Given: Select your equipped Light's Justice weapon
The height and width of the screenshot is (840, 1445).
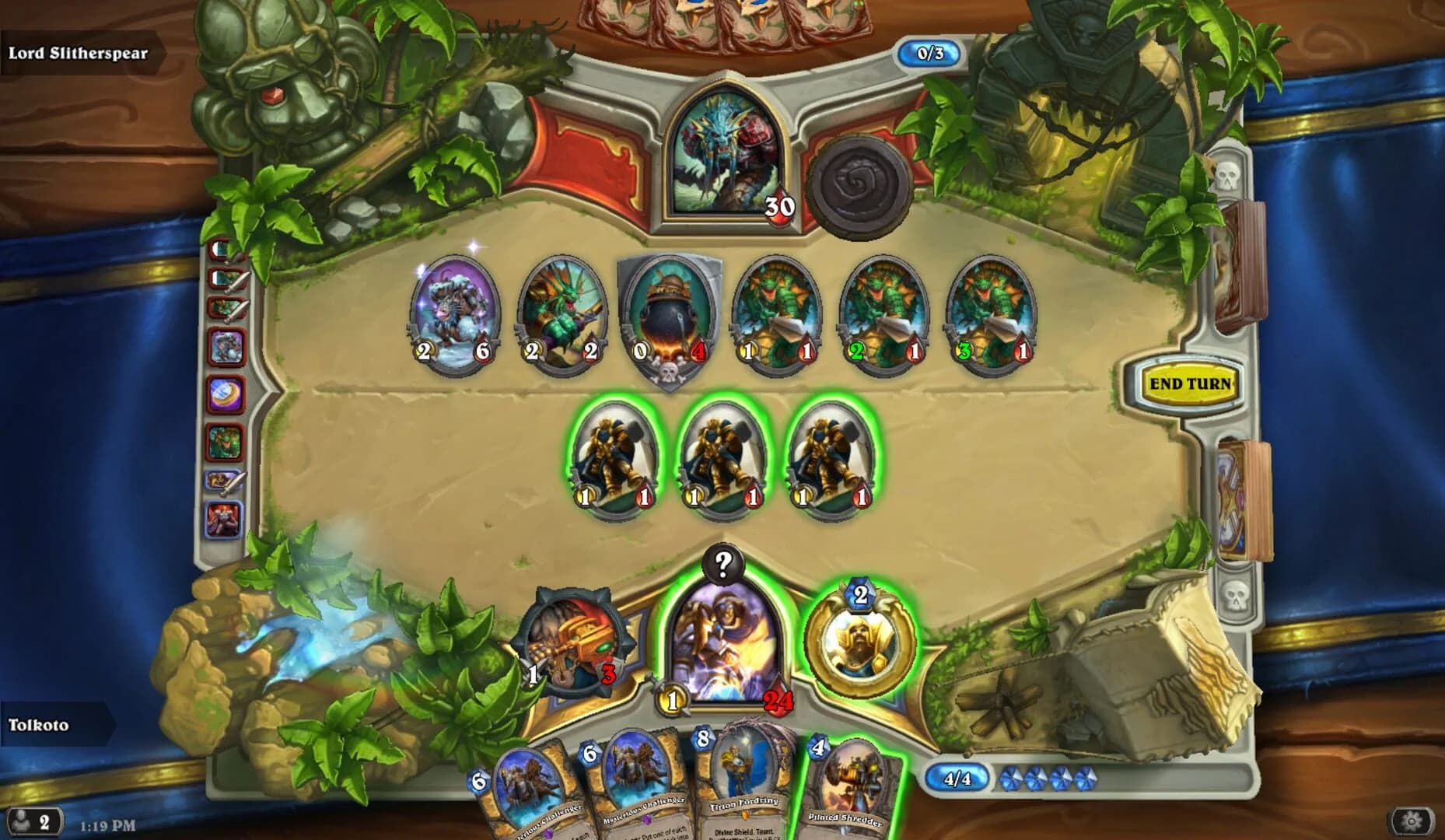Looking at the screenshot, I should pyautogui.click(x=573, y=644).
